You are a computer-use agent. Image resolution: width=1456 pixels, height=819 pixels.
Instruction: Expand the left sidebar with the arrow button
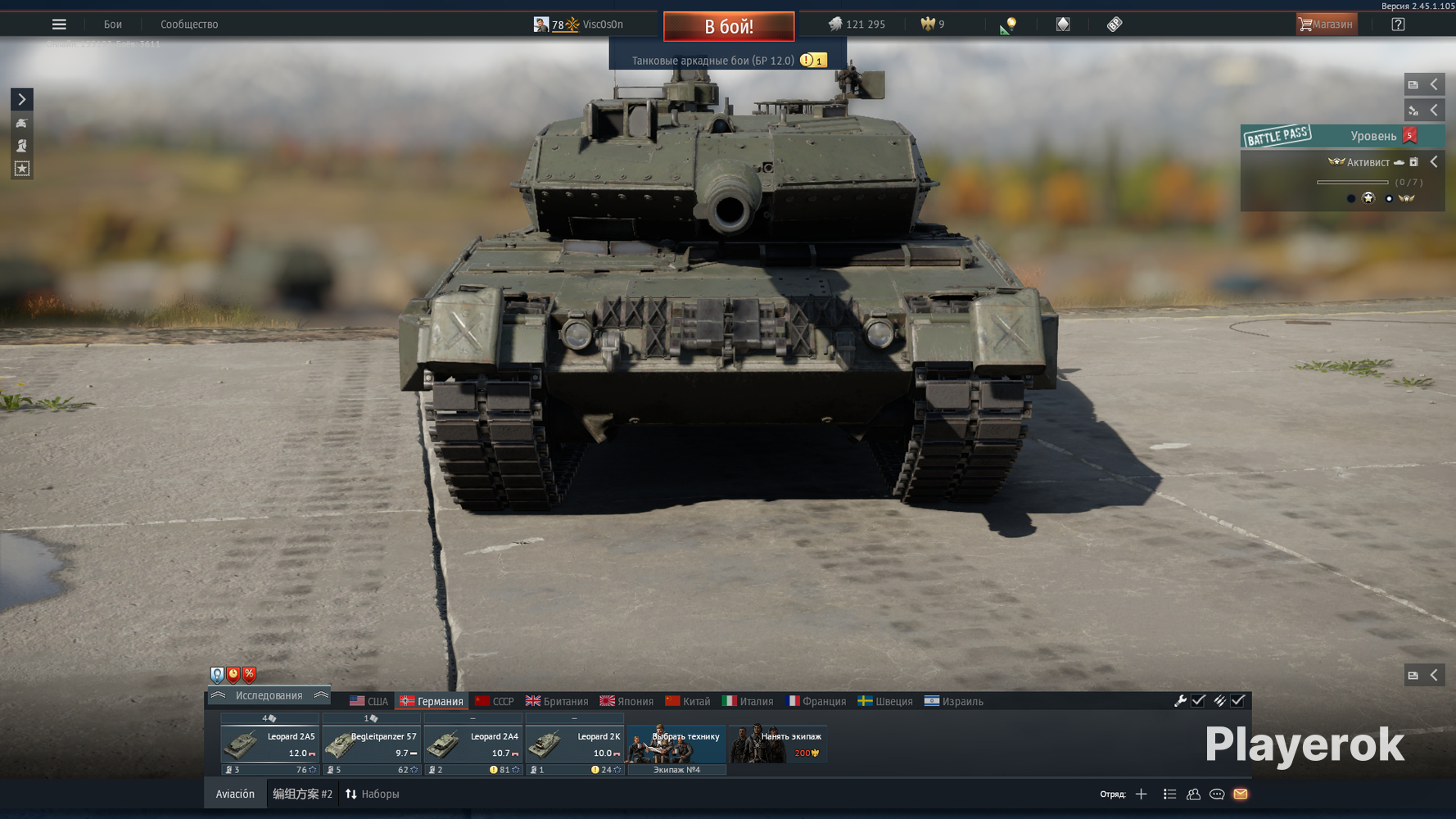point(21,99)
